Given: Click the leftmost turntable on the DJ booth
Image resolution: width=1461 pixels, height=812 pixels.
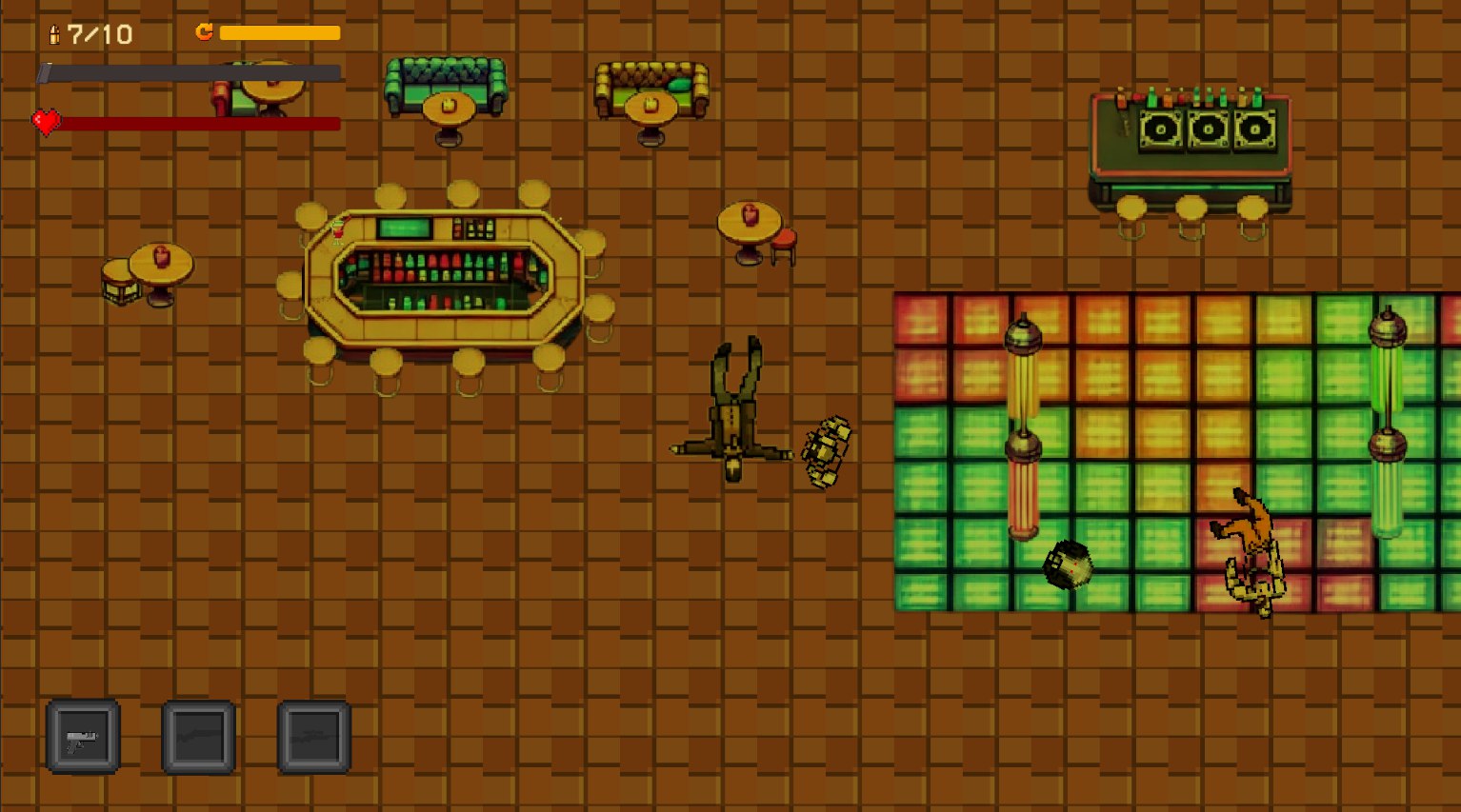Looking at the screenshot, I should (1161, 127).
